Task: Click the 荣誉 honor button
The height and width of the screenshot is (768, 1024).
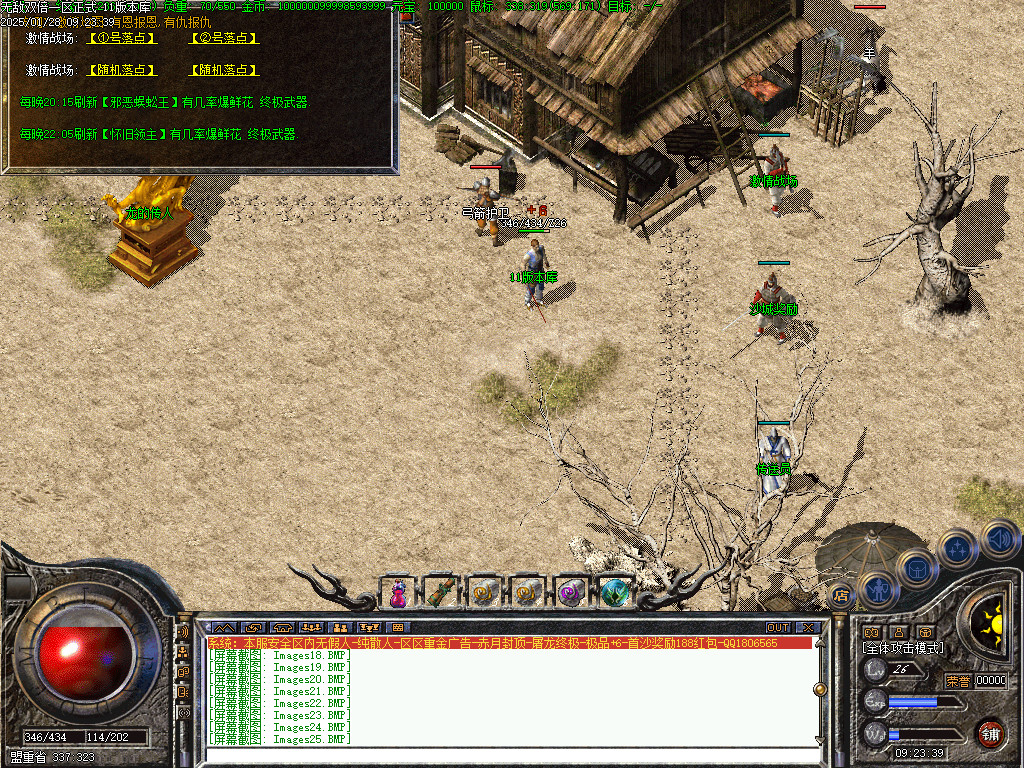Action: [957, 681]
